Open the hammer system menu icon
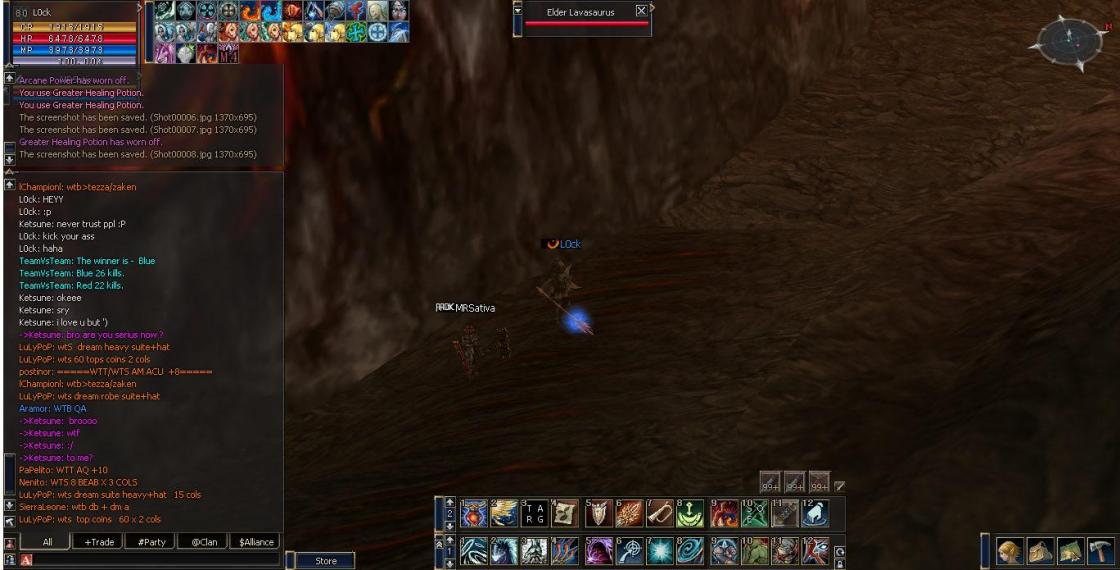This screenshot has width=1120, height=570. click(x=1101, y=551)
